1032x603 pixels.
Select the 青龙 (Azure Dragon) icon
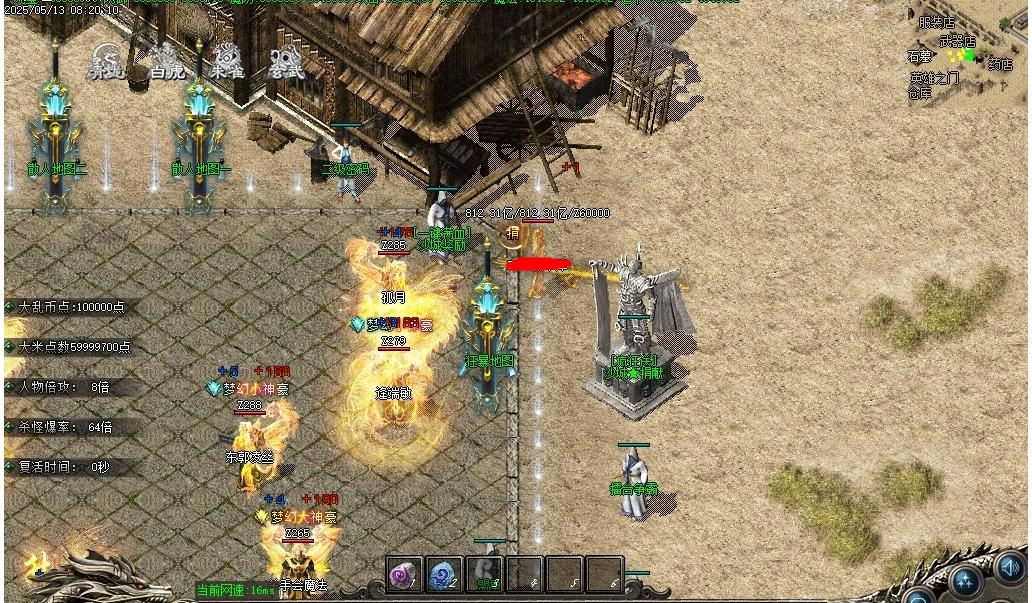pos(106,60)
